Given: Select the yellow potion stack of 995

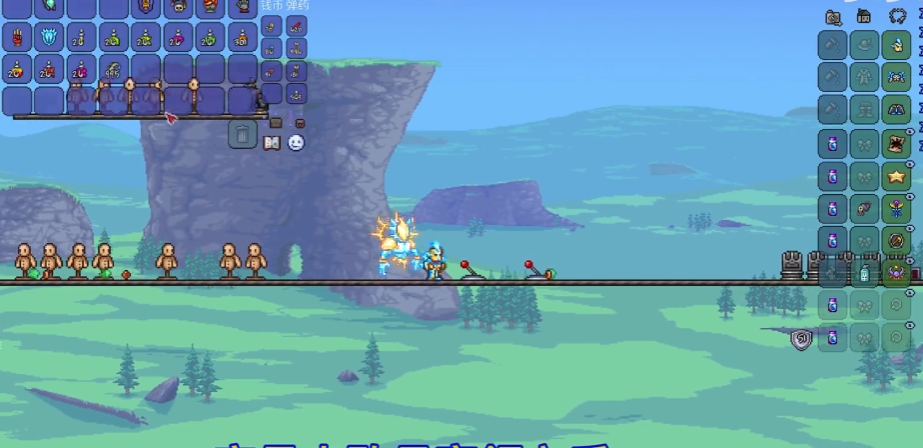Looking at the screenshot, I should coord(113,69).
